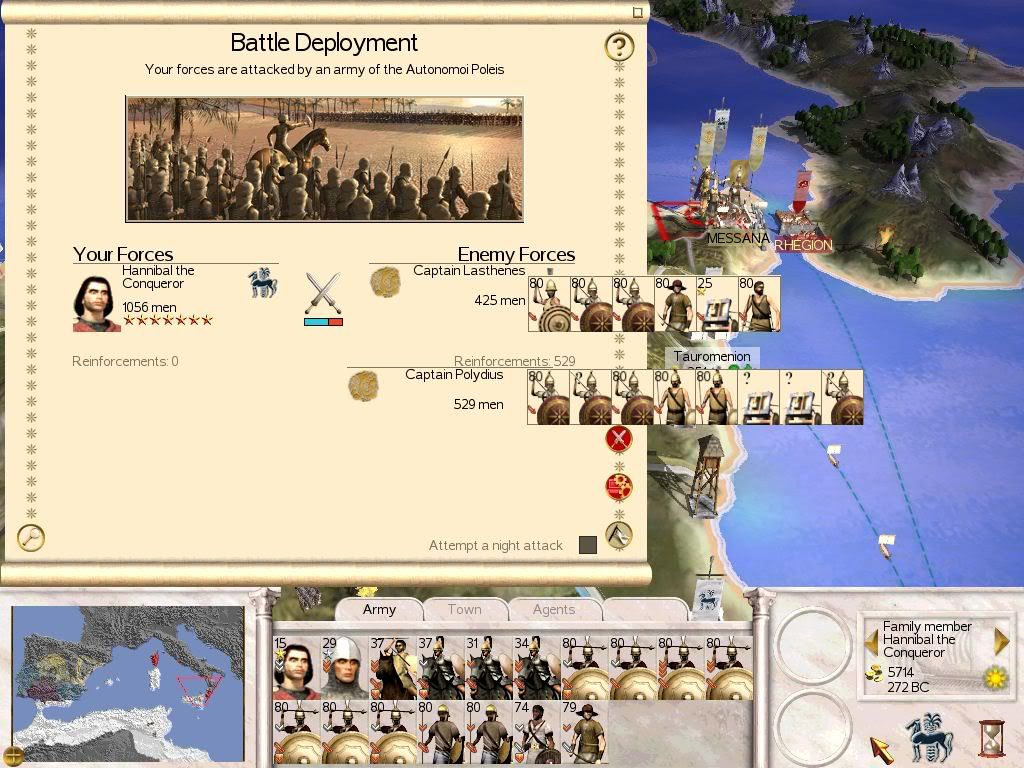End the turn with the hourglass button
1024x768 pixels.
[991, 740]
